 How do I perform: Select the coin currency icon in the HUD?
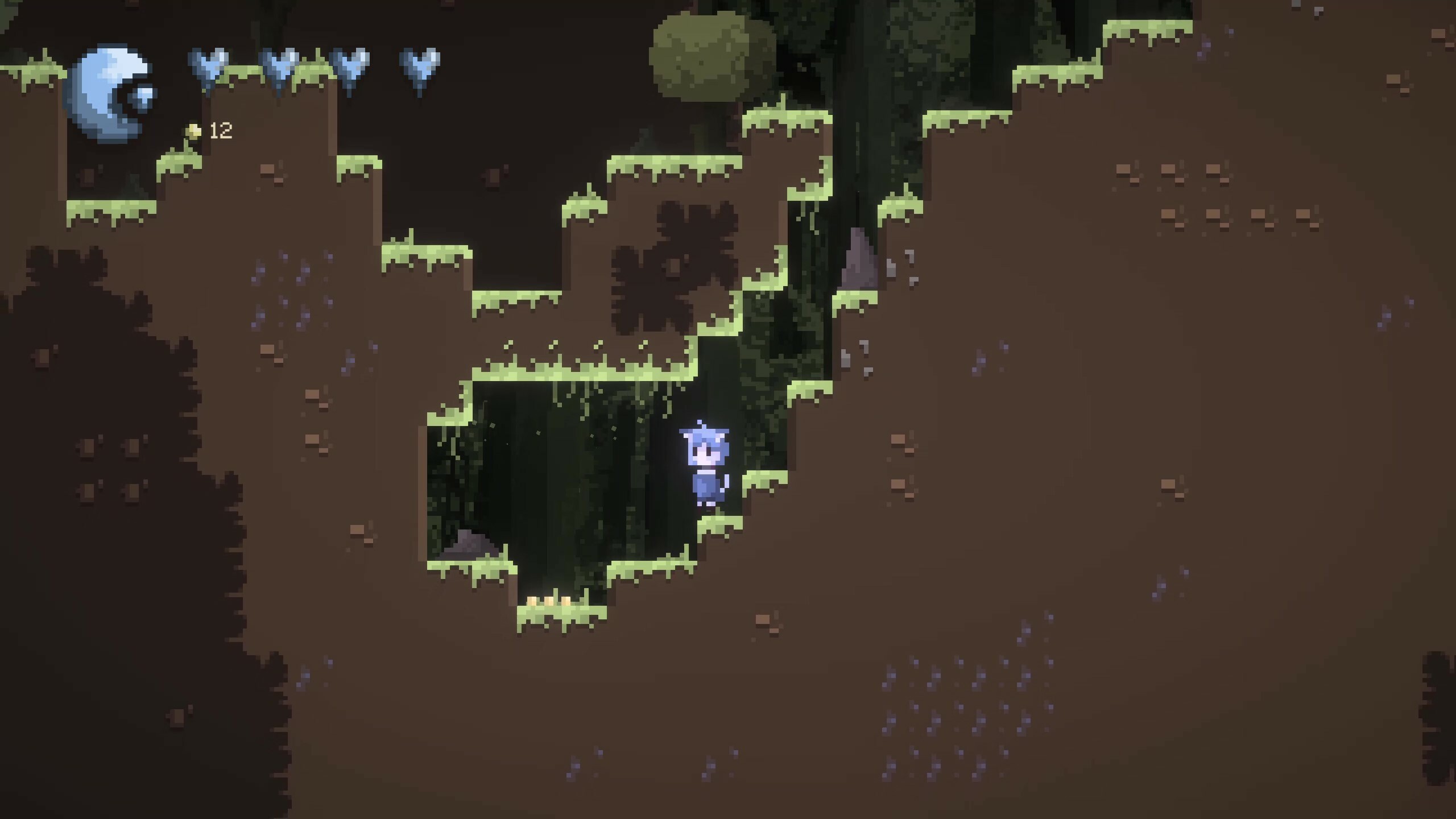(x=192, y=132)
